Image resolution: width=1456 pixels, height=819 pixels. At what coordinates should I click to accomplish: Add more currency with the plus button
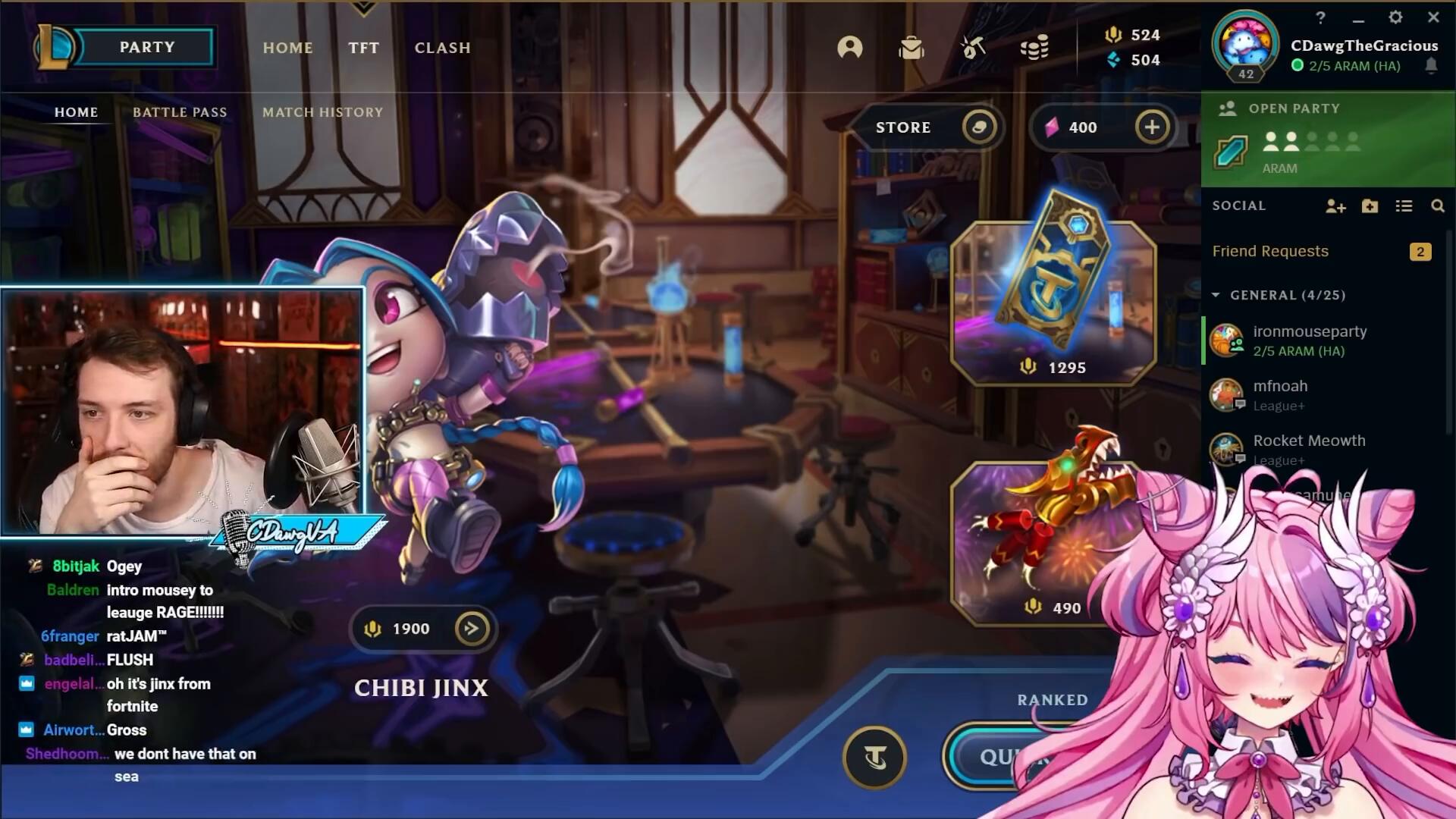(1151, 127)
